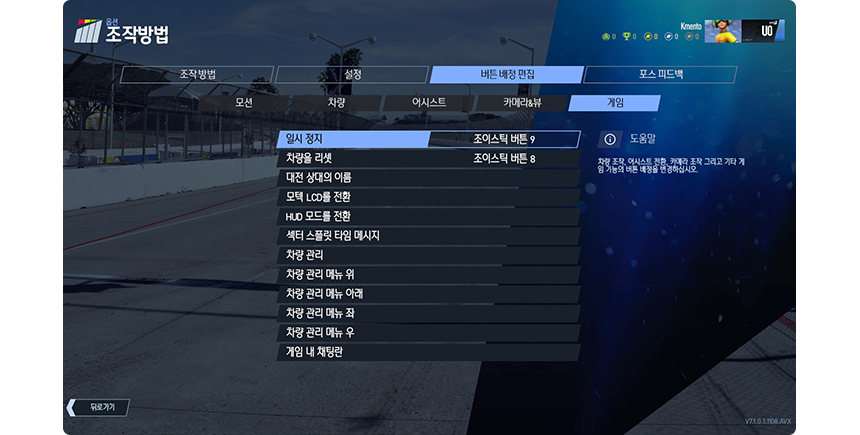Go back with the 뒤로가기 button
Screen dimensions: 860x435
[x=99, y=407]
